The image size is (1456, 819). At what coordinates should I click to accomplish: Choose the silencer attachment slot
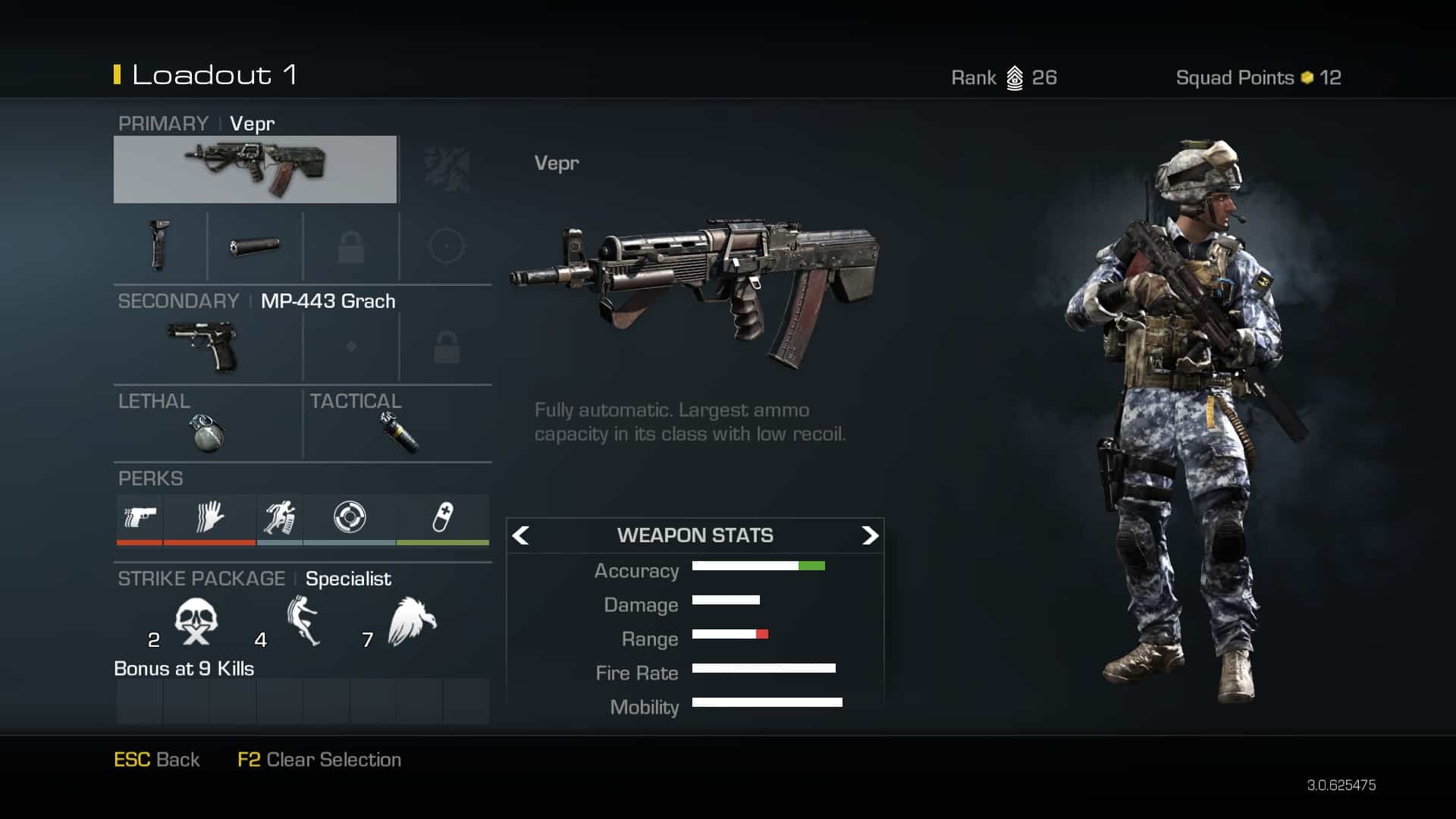click(255, 246)
